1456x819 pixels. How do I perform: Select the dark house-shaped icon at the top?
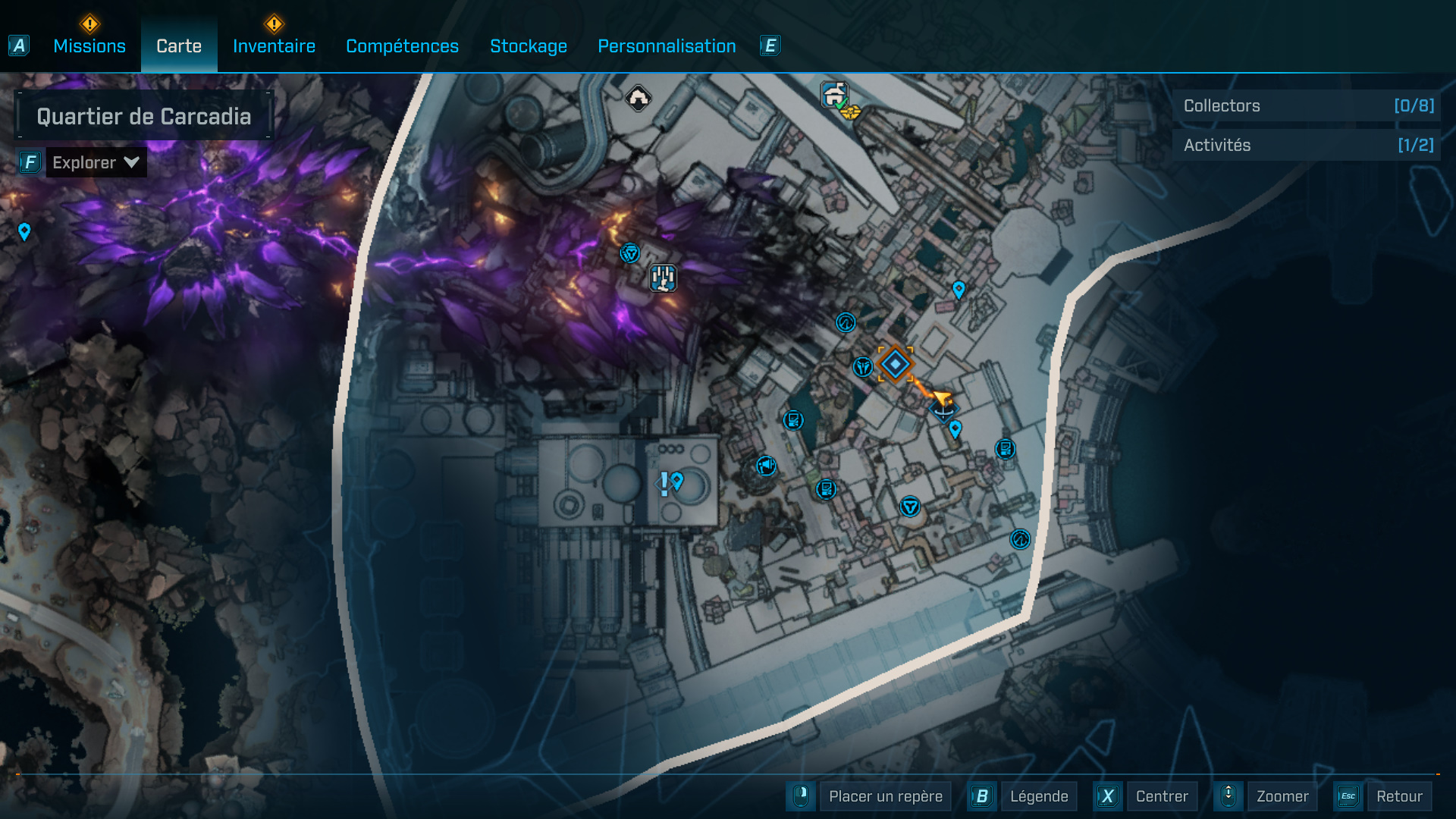(x=639, y=97)
